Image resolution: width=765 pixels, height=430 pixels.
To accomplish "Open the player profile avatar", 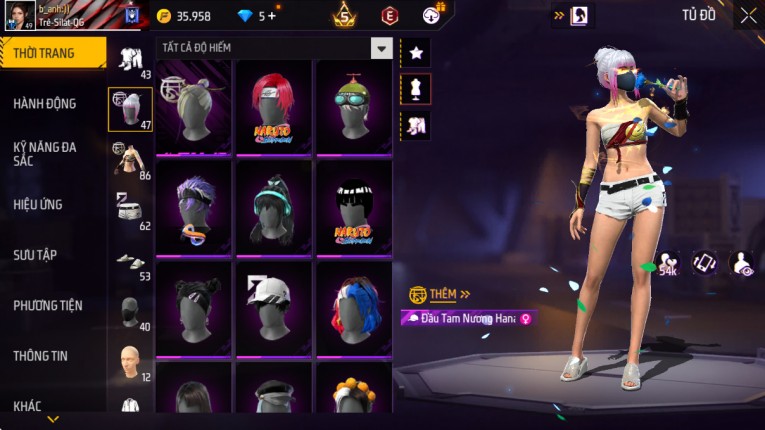I will (x=21, y=15).
